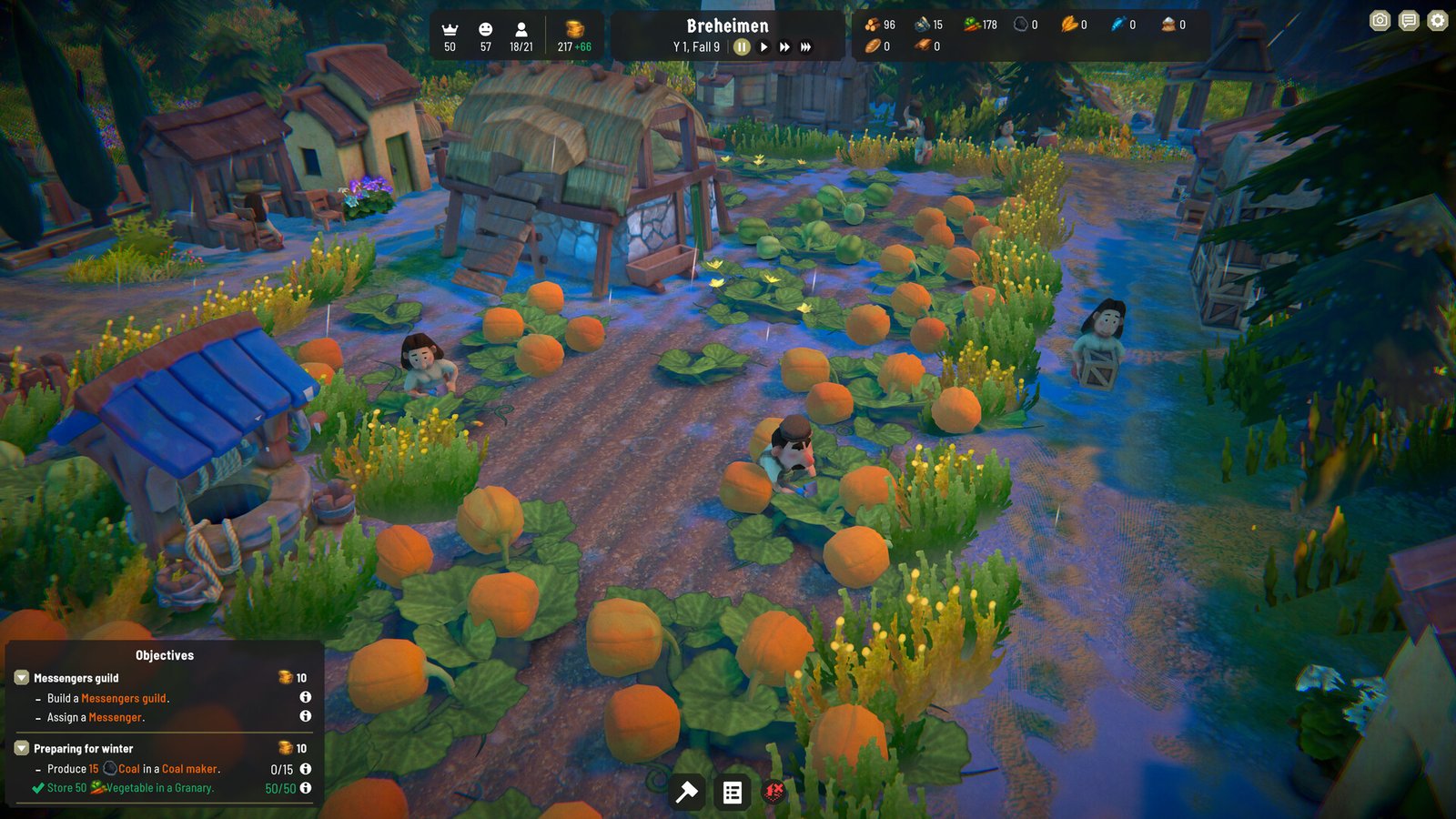This screenshot has width=1456, height=819.
Task: Open info for Build a Messengers guild
Action: tap(304, 698)
